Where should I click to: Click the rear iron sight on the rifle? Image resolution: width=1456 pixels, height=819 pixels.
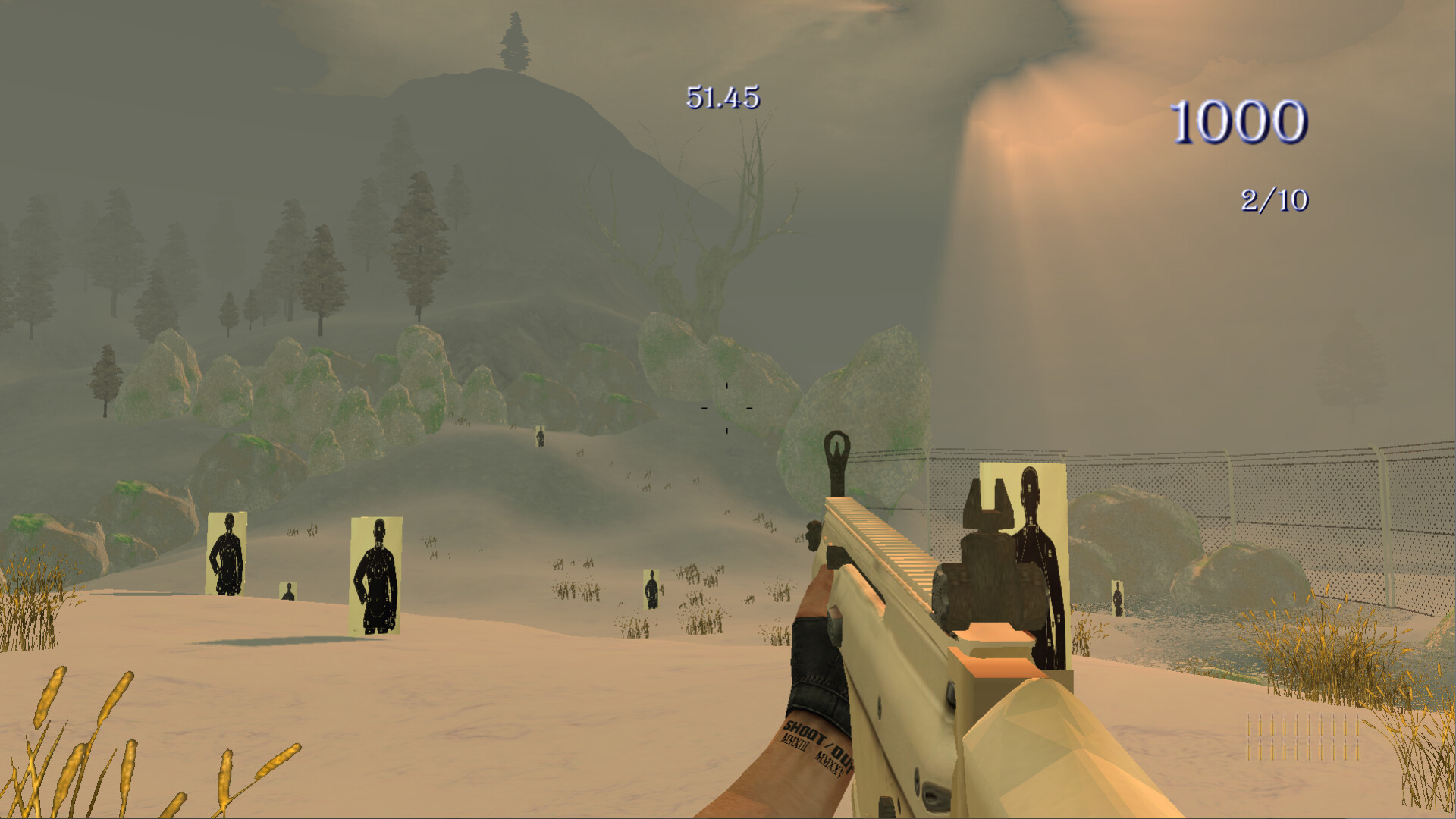(x=986, y=554)
